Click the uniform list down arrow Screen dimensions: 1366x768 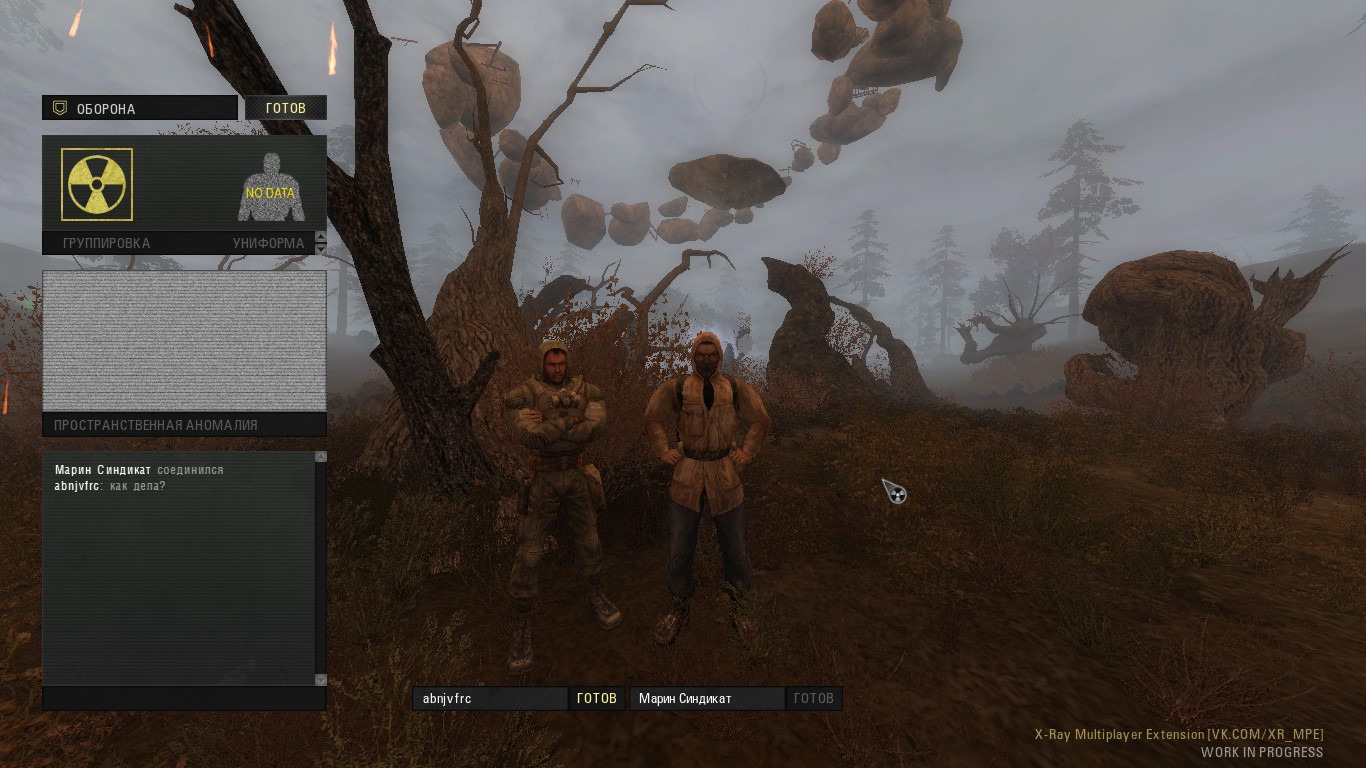coord(321,248)
